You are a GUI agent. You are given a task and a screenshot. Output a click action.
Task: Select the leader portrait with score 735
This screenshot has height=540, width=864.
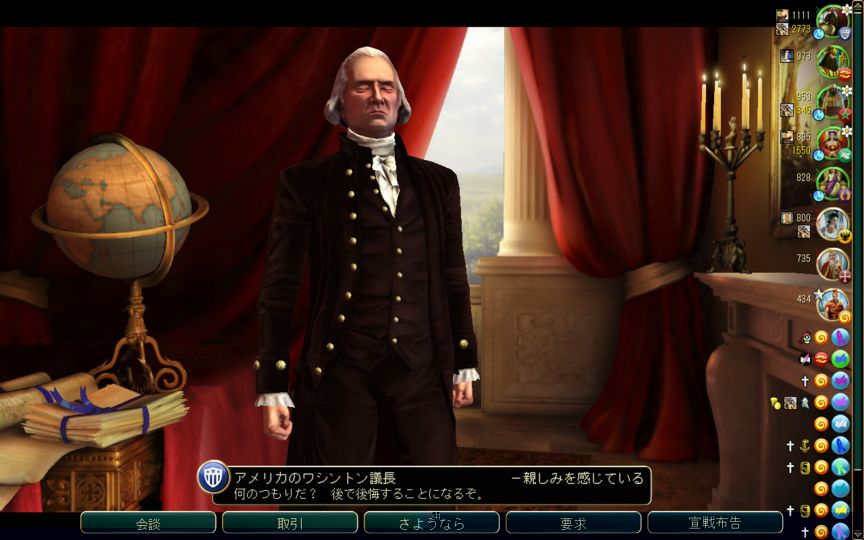pos(832,263)
